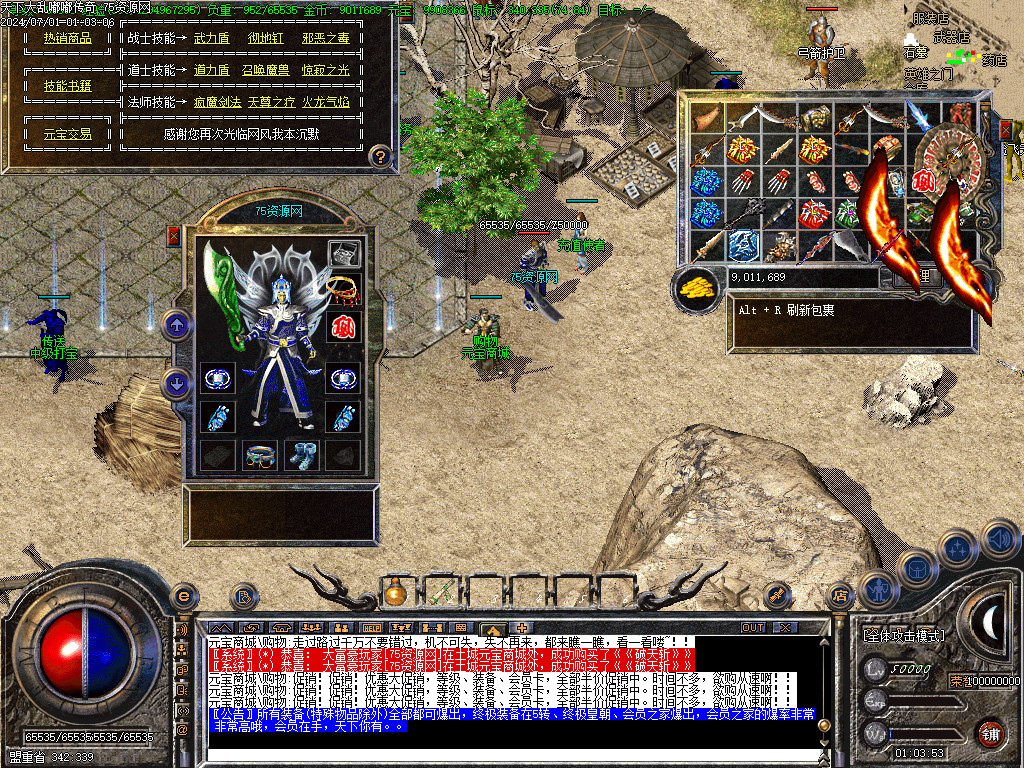Open the 技能书籍 skill books category
The width and height of the screenshot is (1024, 768).
(67, 86)
